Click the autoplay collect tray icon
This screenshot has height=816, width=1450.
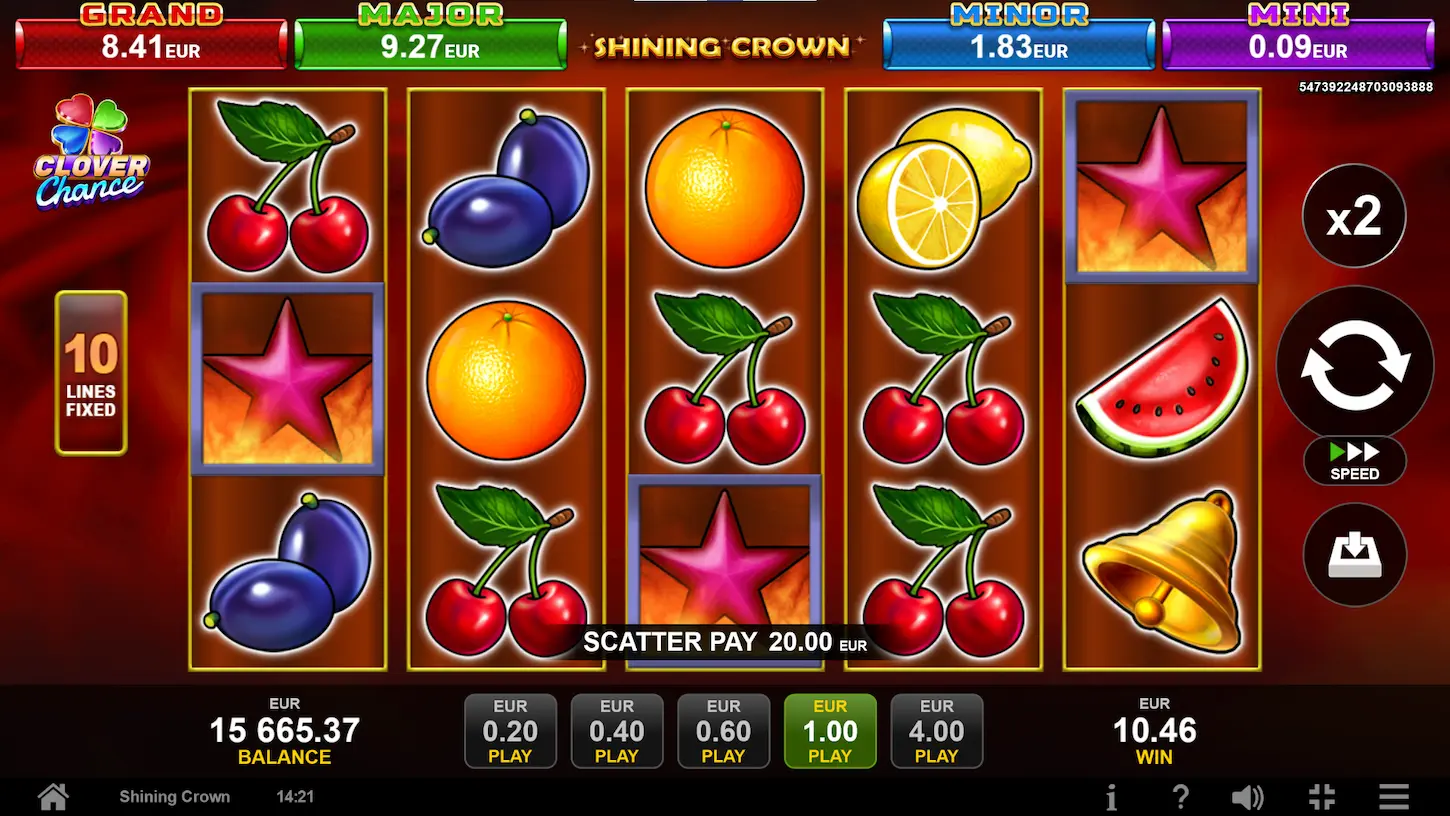(1355, 555)
